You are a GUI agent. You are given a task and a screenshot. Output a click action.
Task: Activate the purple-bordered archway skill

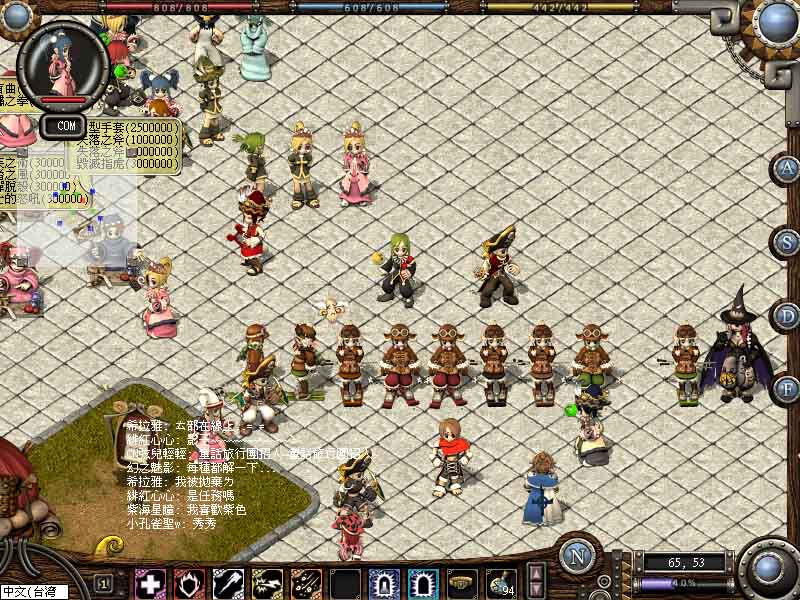[x=384, y=583]
